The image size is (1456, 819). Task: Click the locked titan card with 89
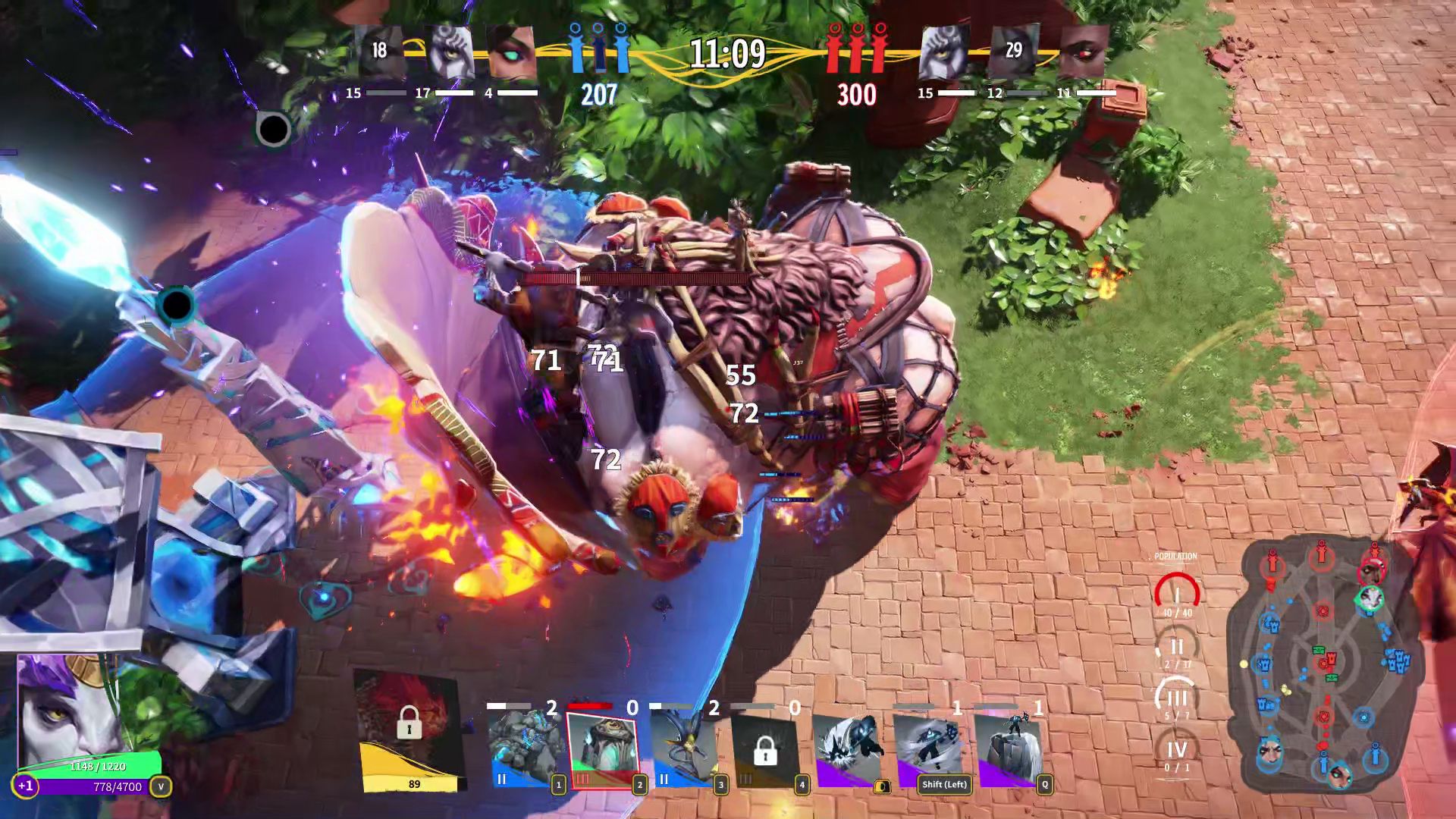409,730
